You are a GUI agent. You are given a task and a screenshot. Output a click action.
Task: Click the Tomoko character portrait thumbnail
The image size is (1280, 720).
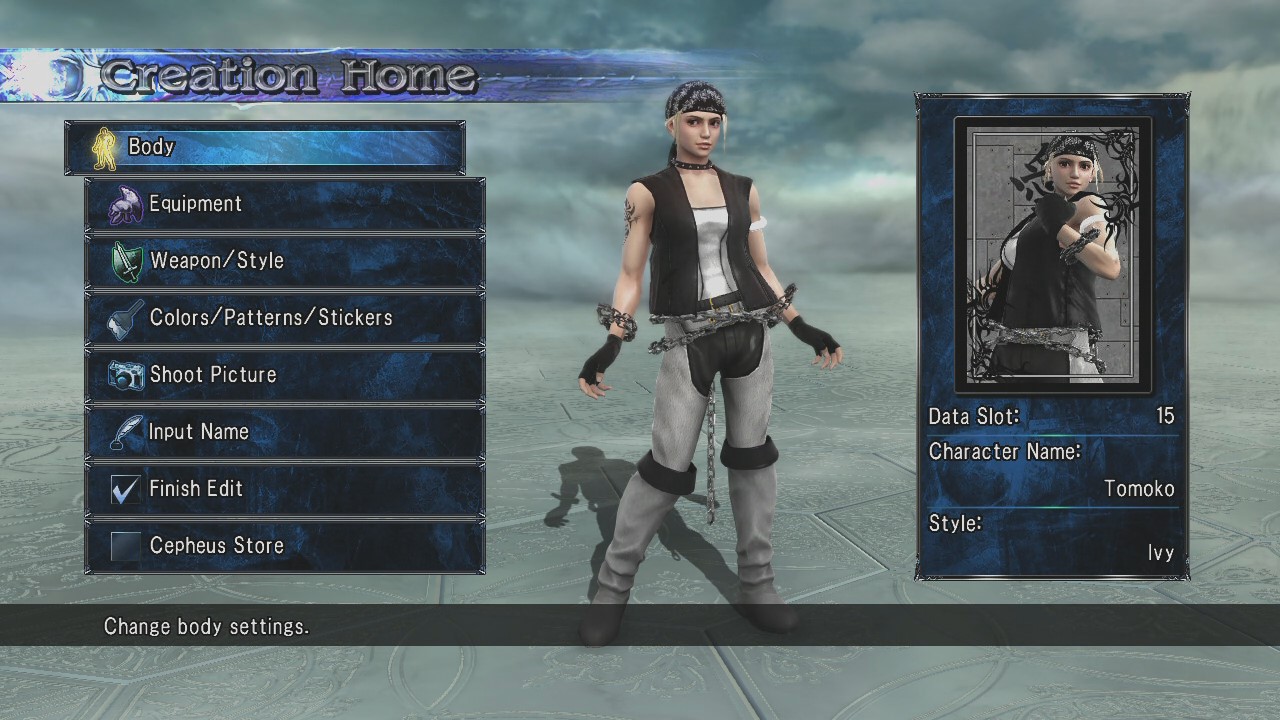[1053, 255]
